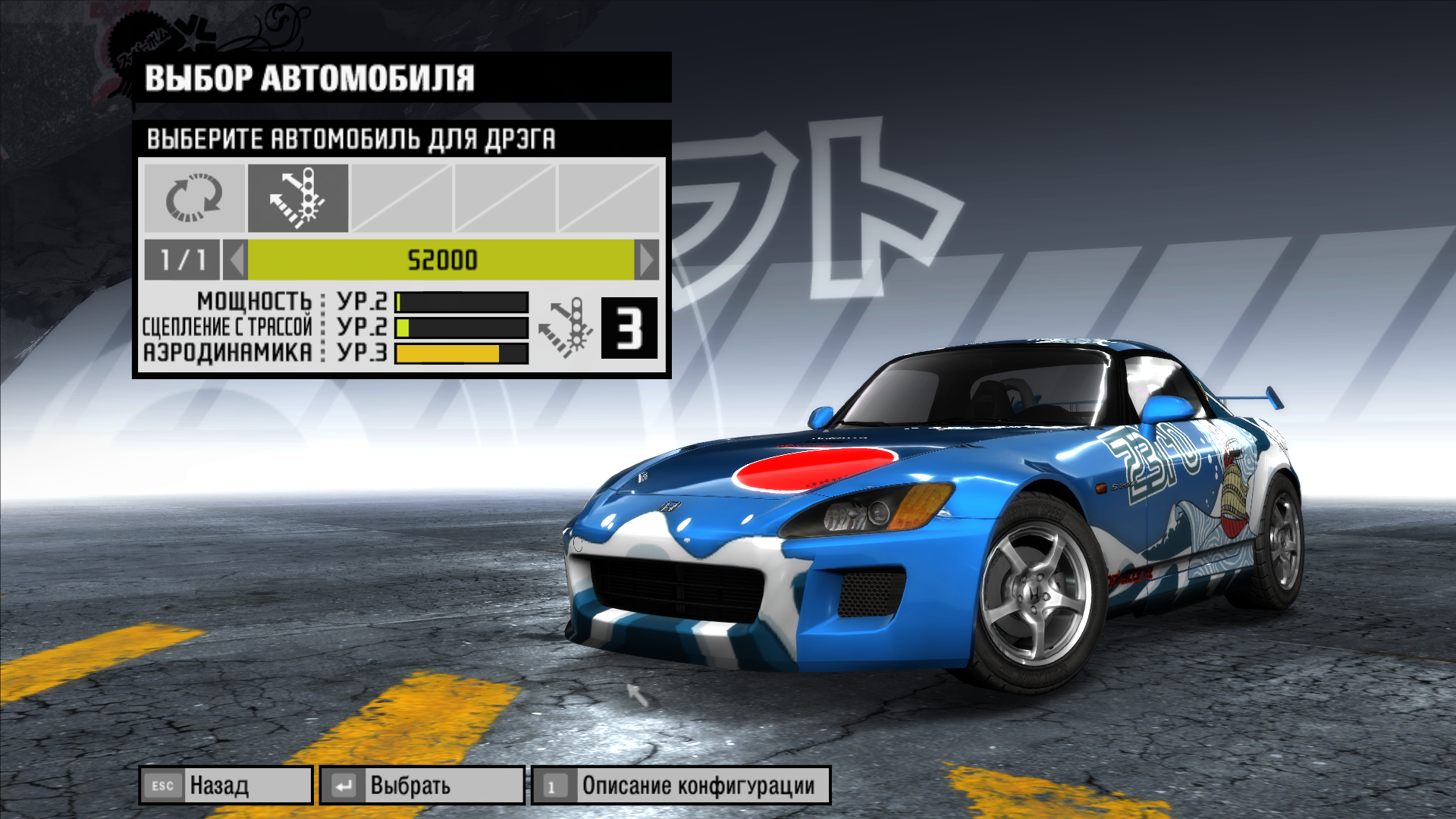Image resolution: width=1456 pixels, height=819 pixels.
Task: Select the next car with right arrow
Action: click(647, 260)
